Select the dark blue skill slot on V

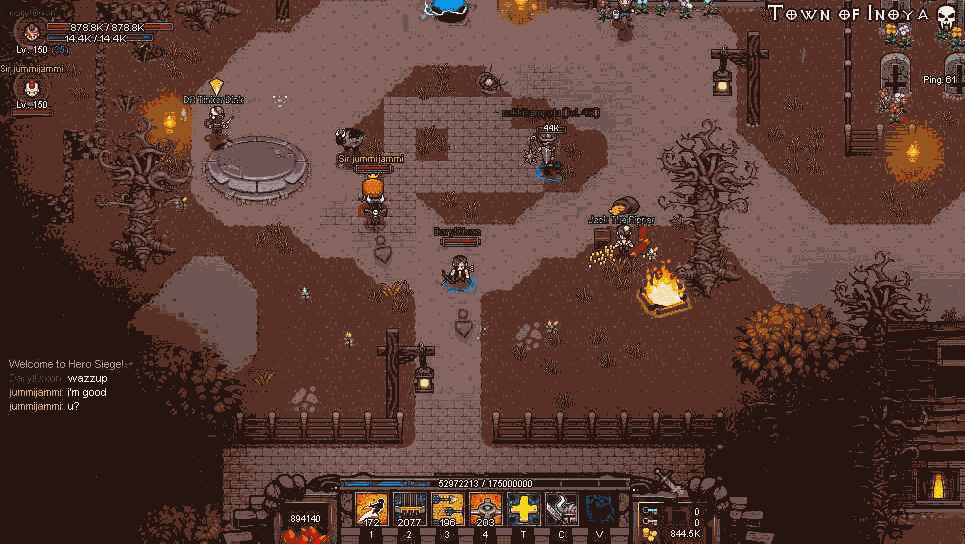click(599, 509)
